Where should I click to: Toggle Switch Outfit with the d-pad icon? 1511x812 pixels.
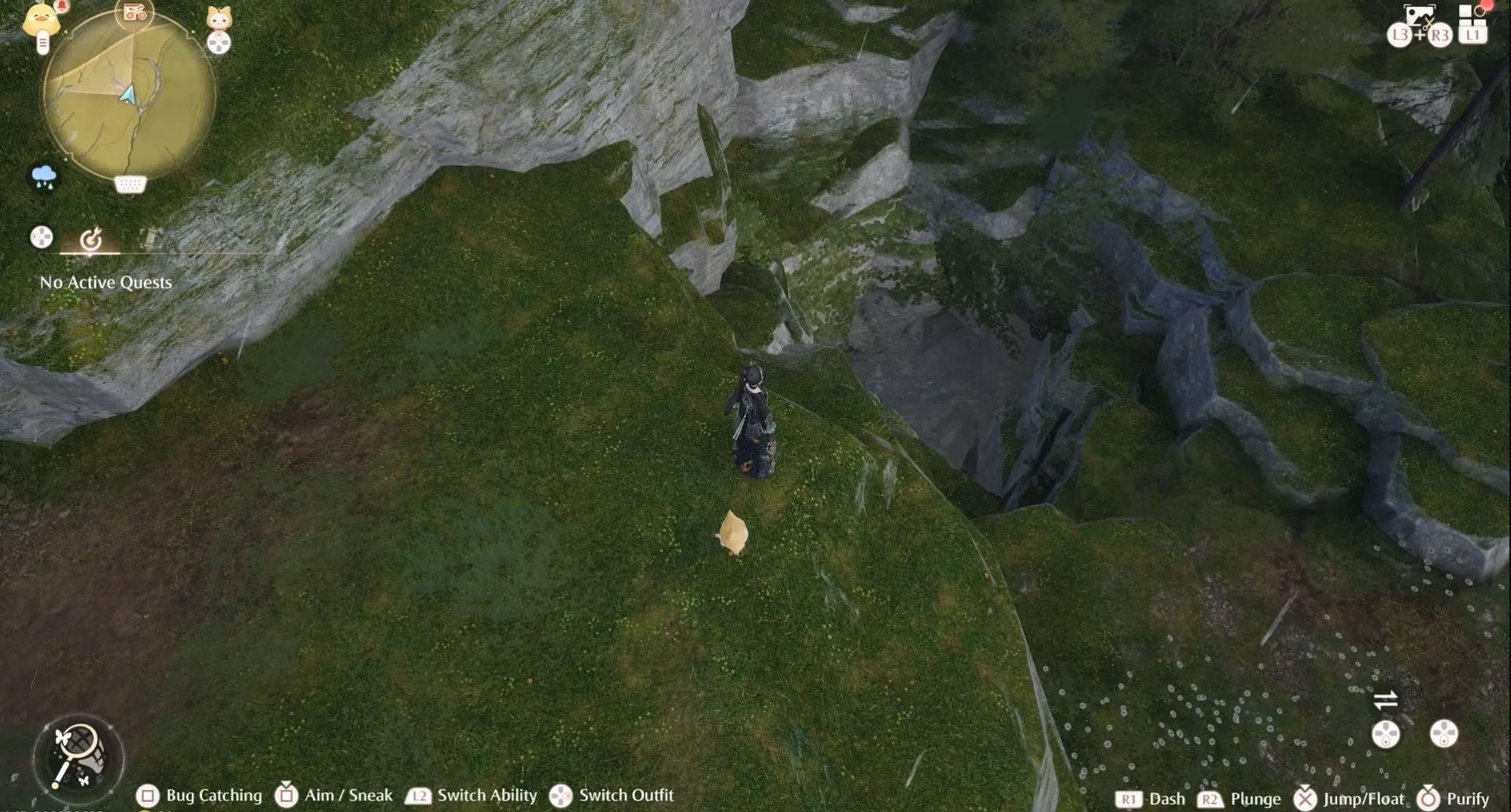click(x=560, y=795)
